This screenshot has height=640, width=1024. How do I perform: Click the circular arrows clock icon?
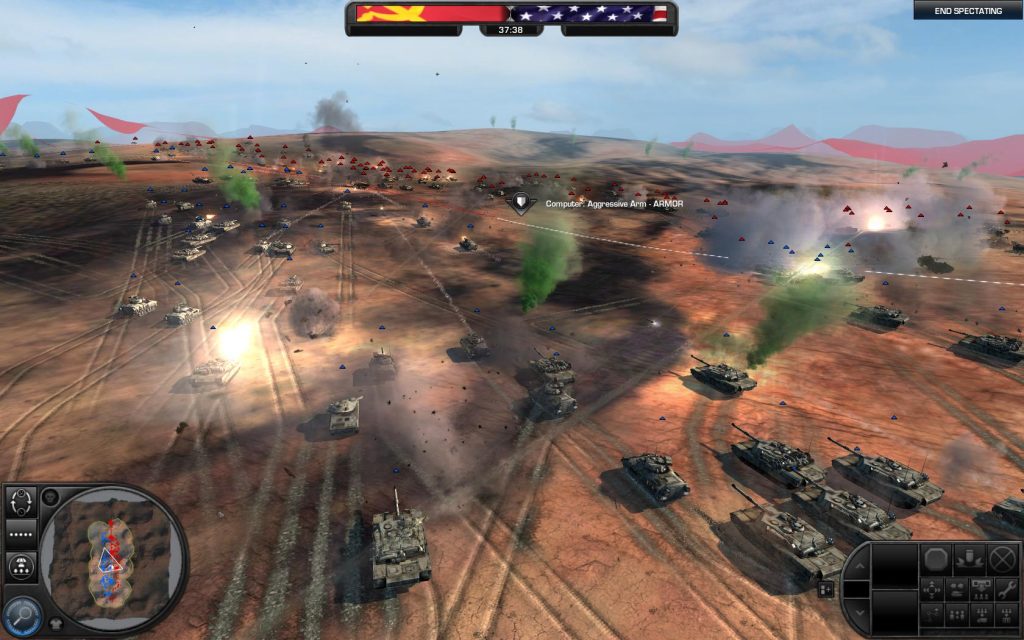click(21, 500)
